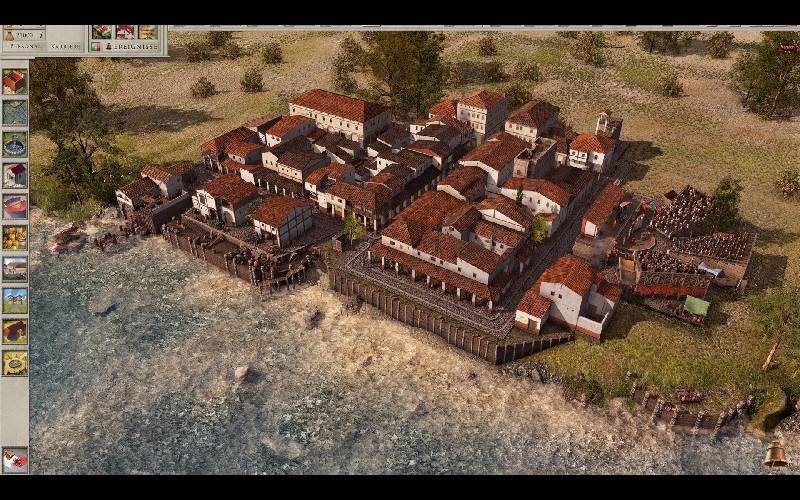Select the long villa building icon

click(x=14, y=269)
